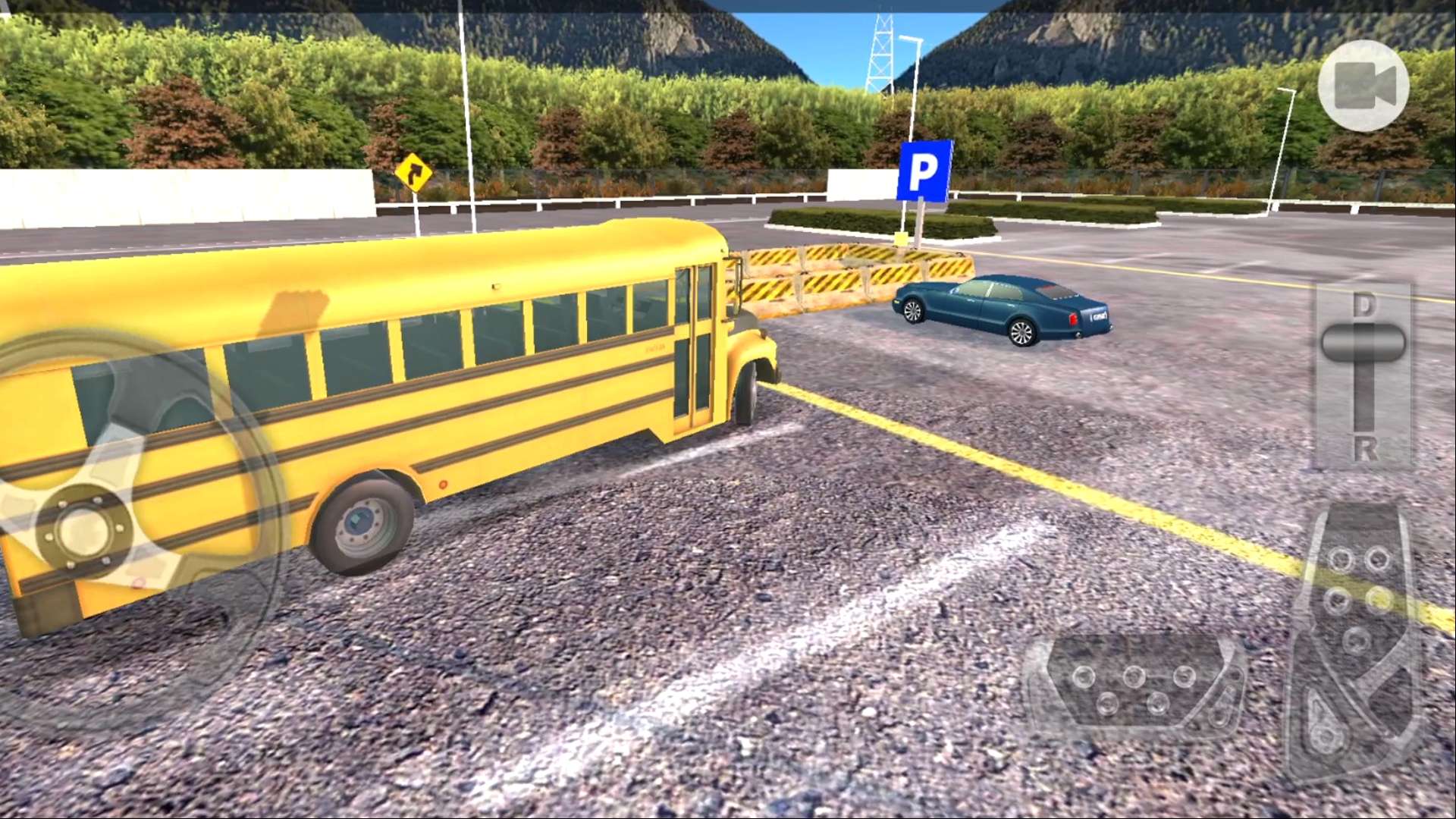Tap the tall lamp post on the left

(x=468, y=106)
